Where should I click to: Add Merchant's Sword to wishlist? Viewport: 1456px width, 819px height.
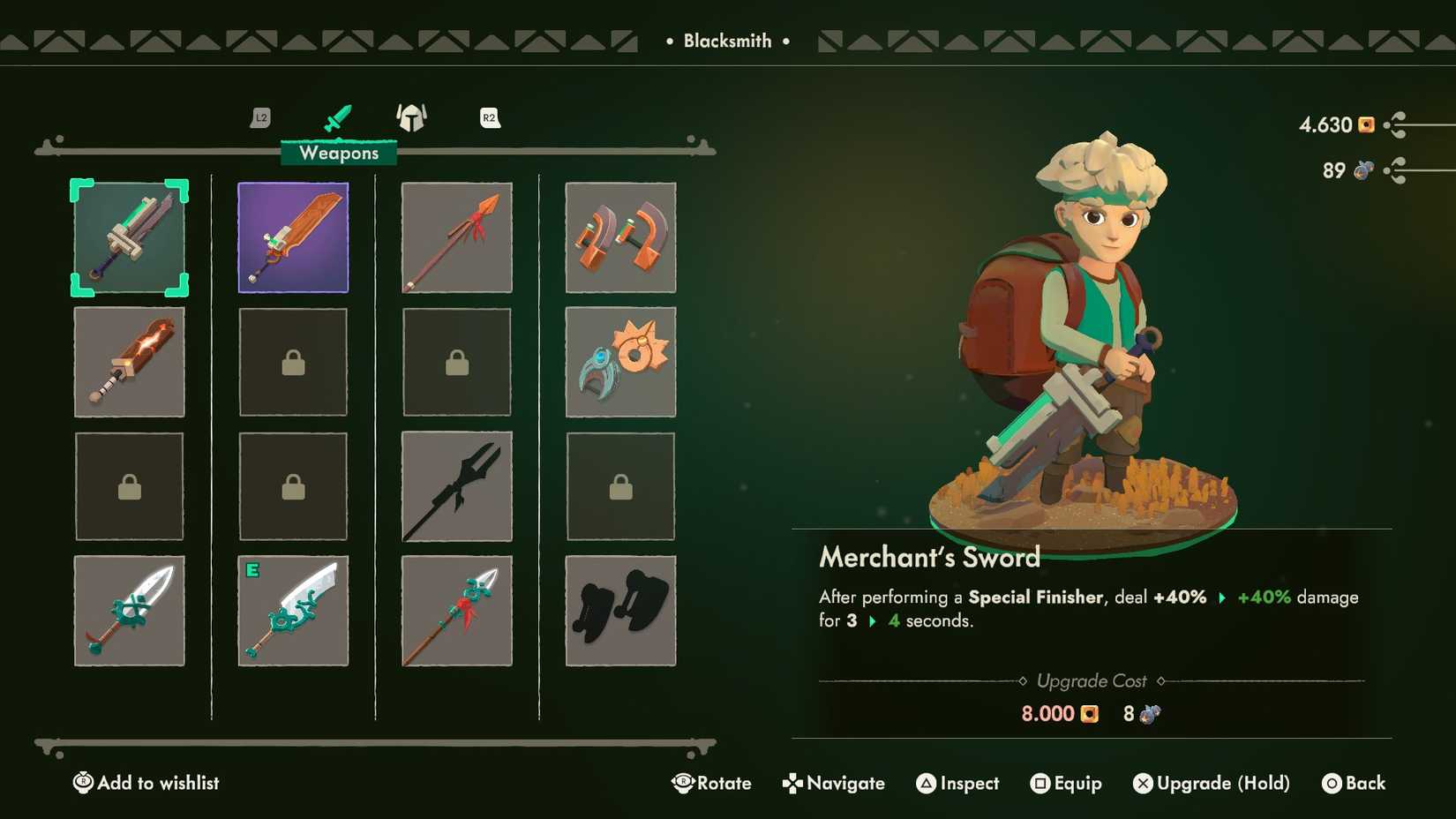146,783
